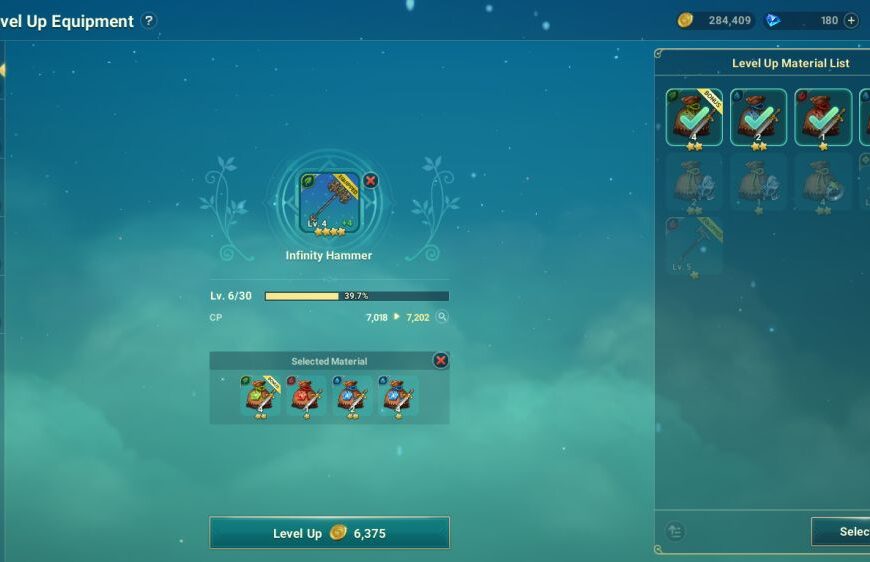Open CP comparison magnifier details
Image resolution: width=870 pixels, height=562 pixels.
(x=442, y=317)
